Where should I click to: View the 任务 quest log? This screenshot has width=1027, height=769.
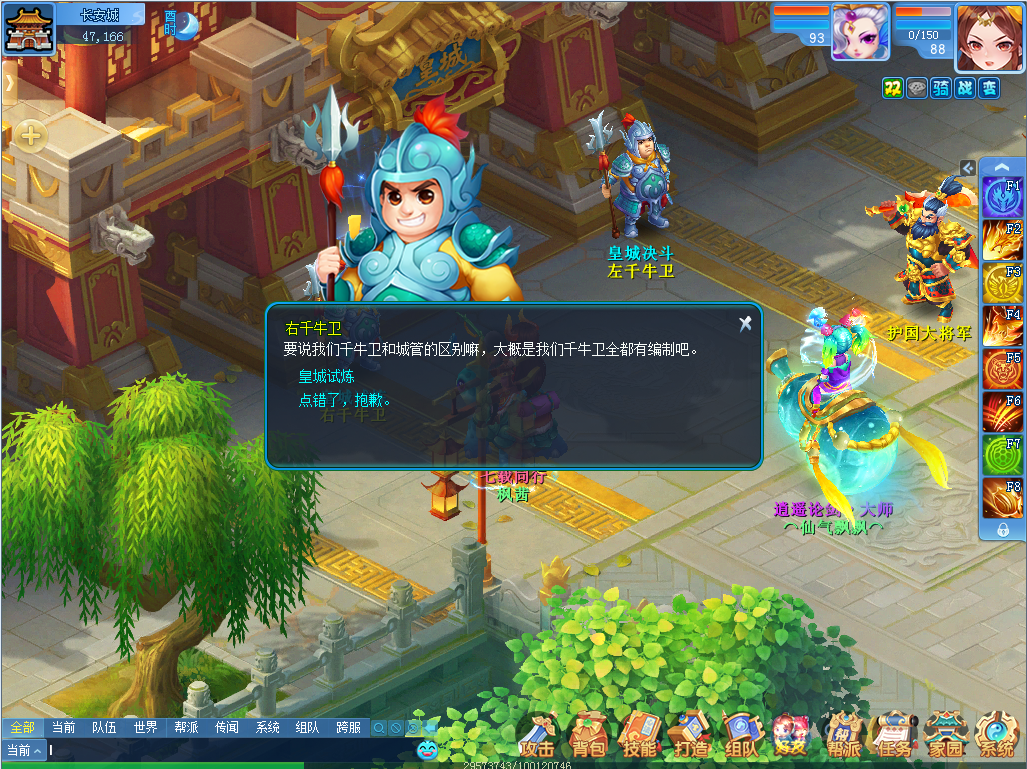[893, 737]
